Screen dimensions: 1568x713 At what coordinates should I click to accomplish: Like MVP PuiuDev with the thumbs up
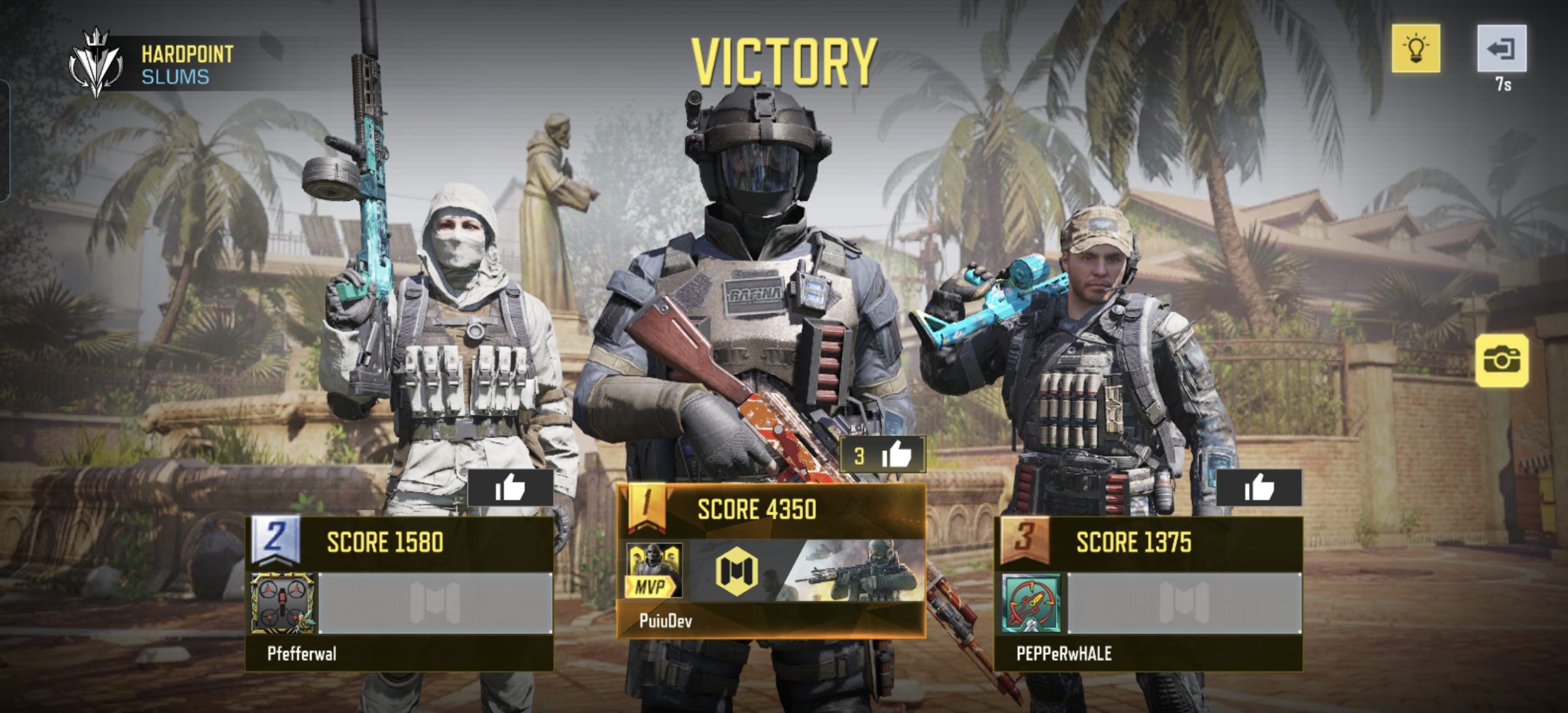pyautogui.click(x=883, y=455)
